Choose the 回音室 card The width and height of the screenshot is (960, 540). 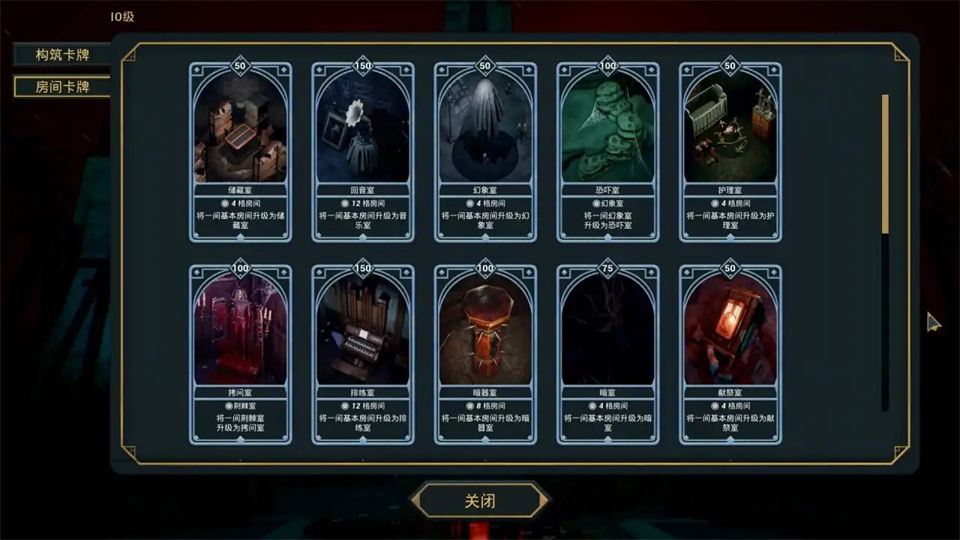coord(363,152)
